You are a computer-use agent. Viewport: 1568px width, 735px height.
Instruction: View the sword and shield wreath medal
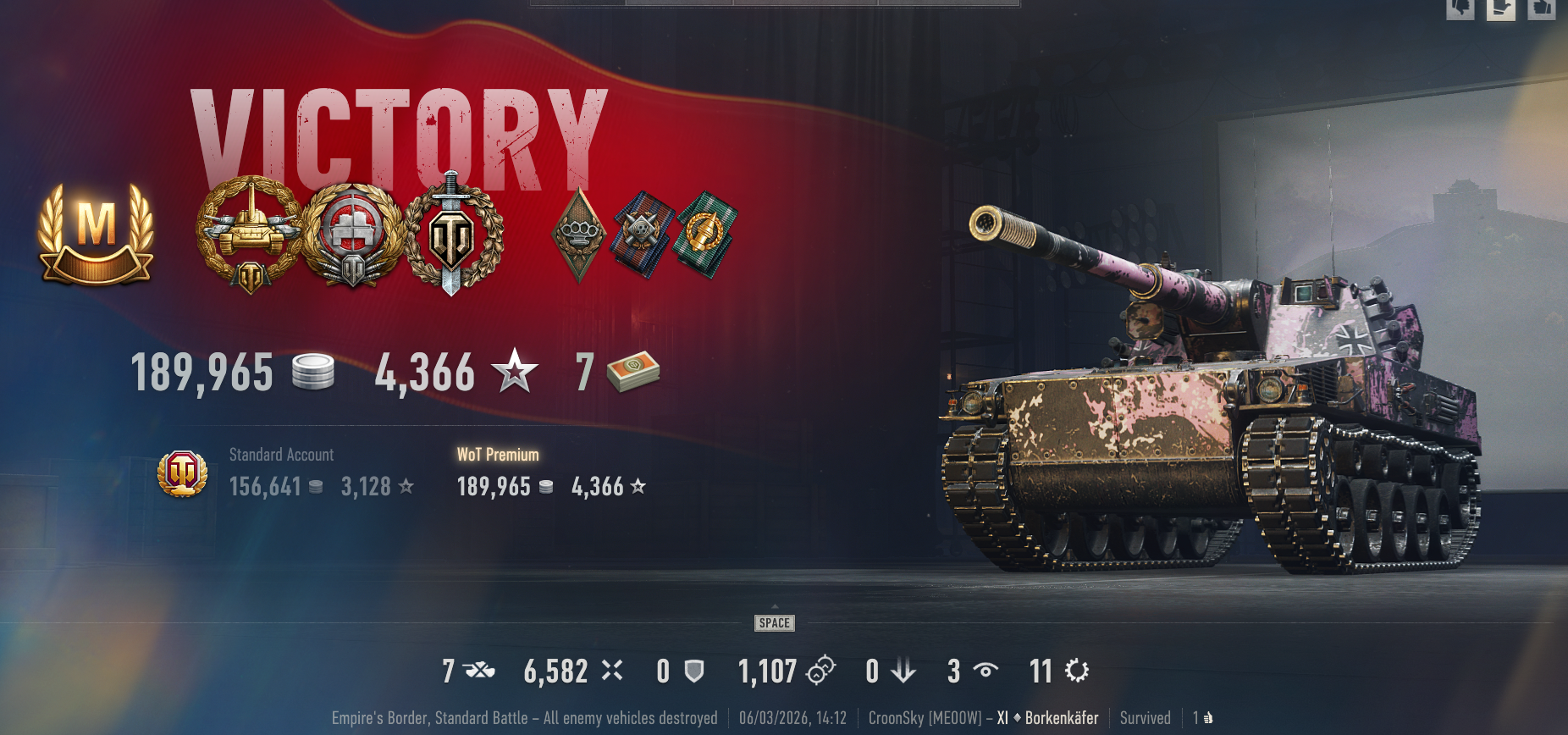pyautogui.click(x=453, y=235)
